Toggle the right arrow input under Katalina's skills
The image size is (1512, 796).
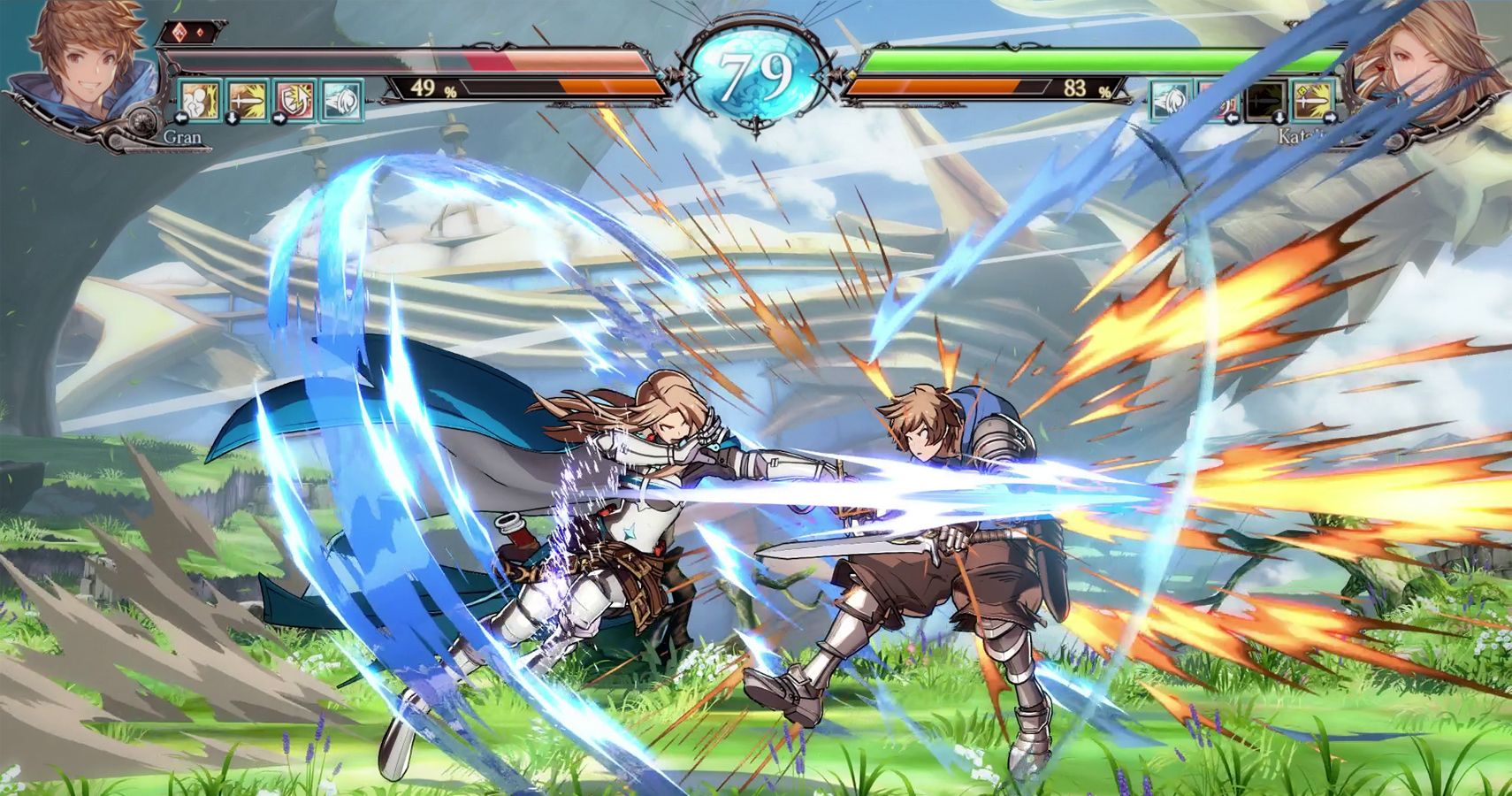[x=1331, y=118]
